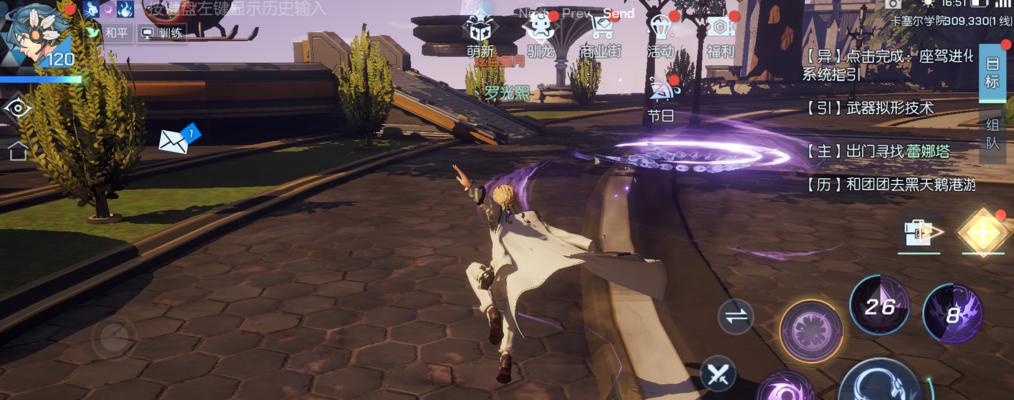Image resolution: width=1014 pixels, height=400 pixels.
Task: Toggle the eye visibility icon
Action: coord(18,108)
